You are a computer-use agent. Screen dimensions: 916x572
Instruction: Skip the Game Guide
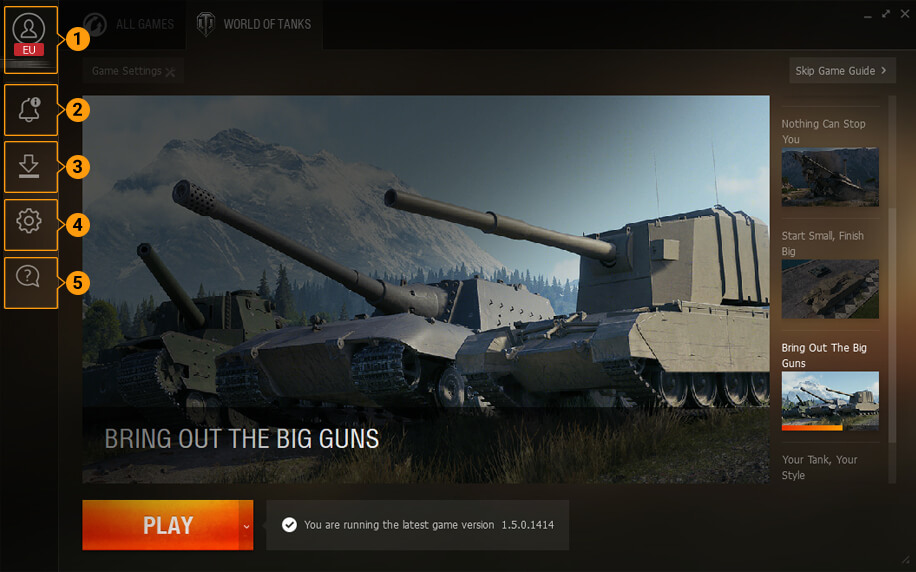[841, 71]
